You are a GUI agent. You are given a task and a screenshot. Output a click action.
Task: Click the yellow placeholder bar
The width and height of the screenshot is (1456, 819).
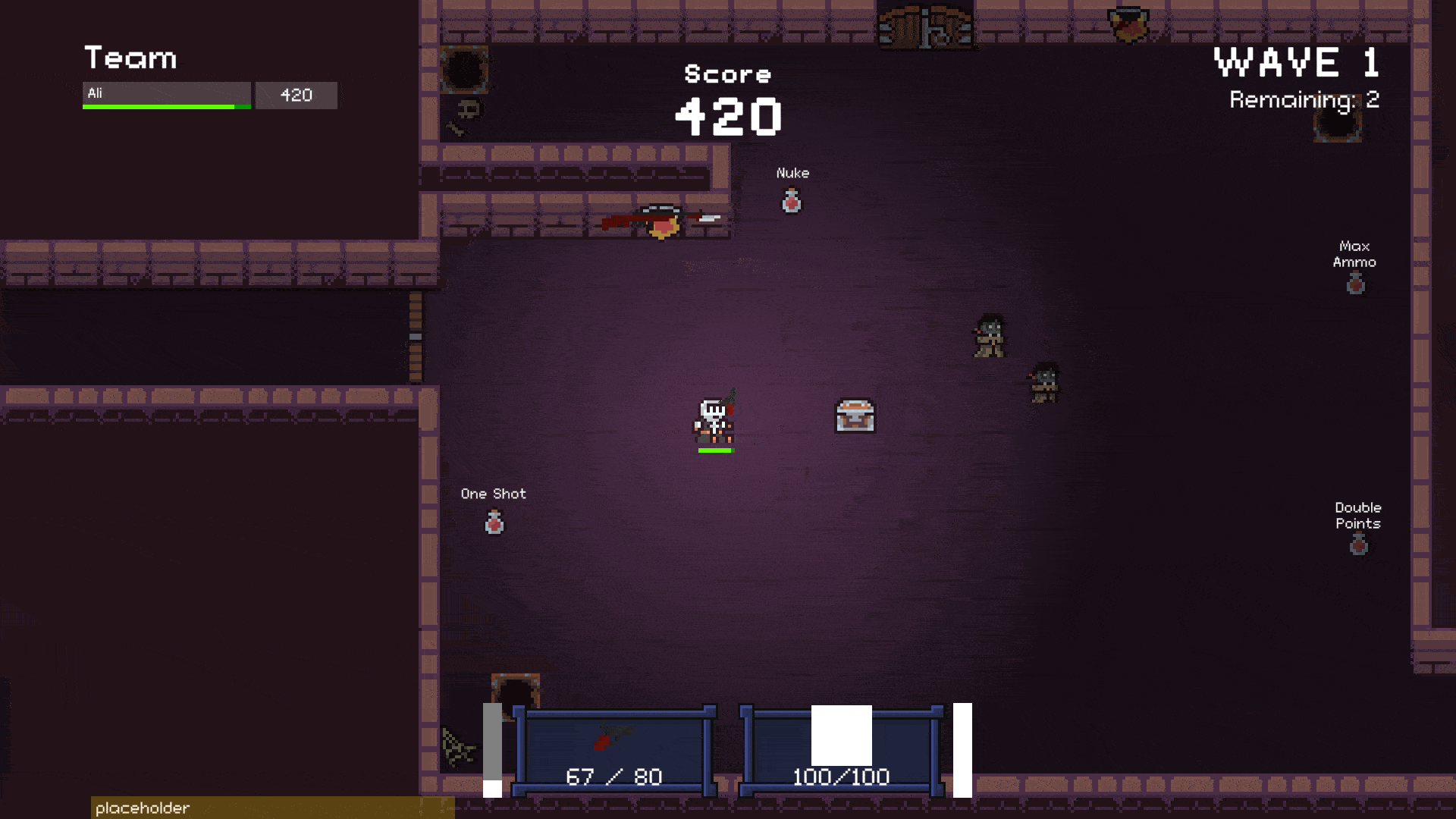click(272, 808)
